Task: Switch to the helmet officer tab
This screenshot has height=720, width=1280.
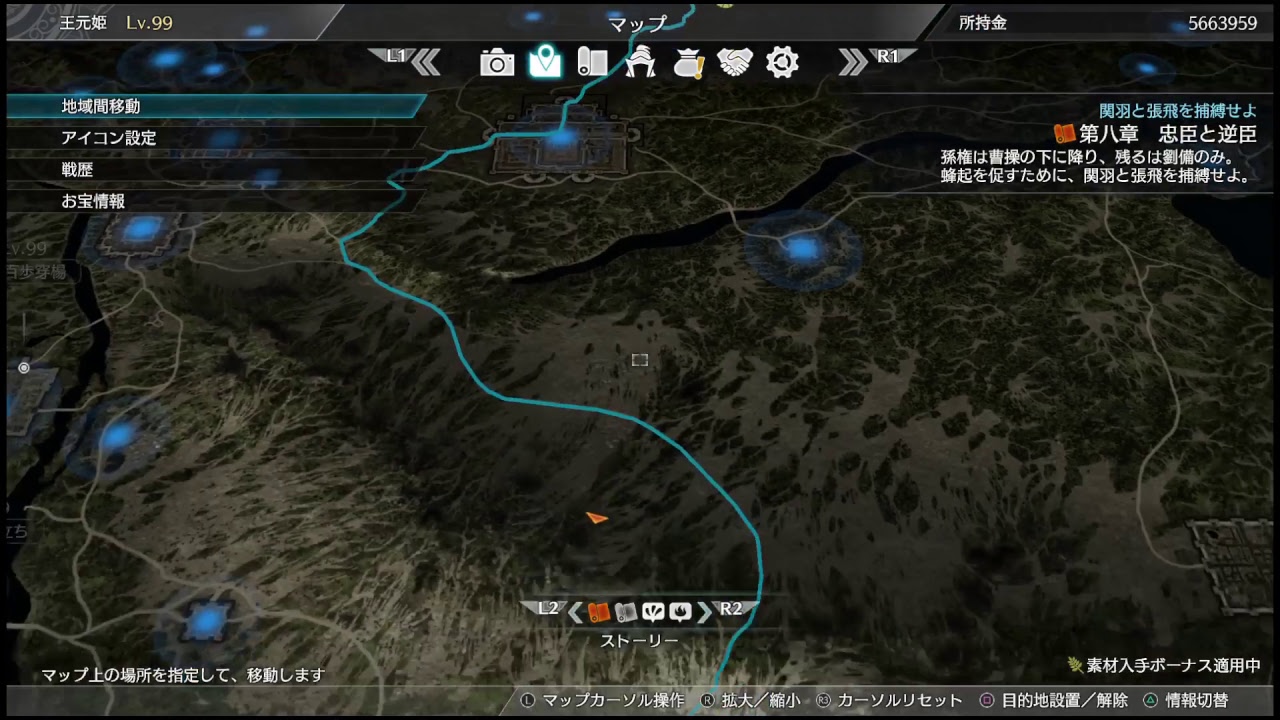Action: coord(640,63)
